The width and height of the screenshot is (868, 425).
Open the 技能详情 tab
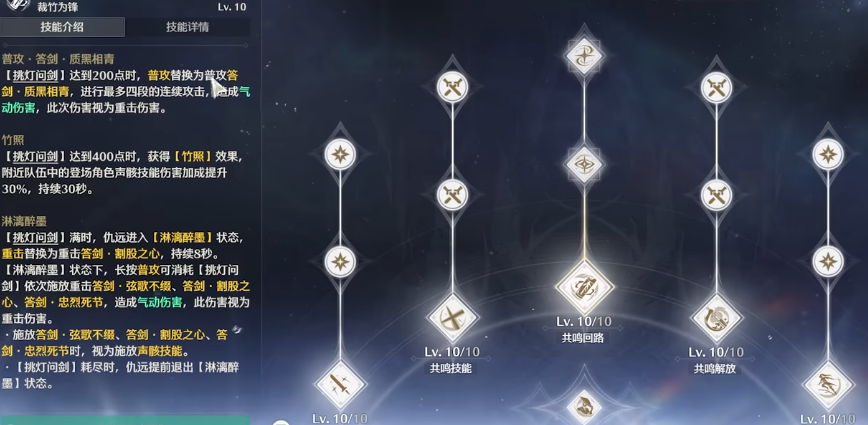click(187, 27)
